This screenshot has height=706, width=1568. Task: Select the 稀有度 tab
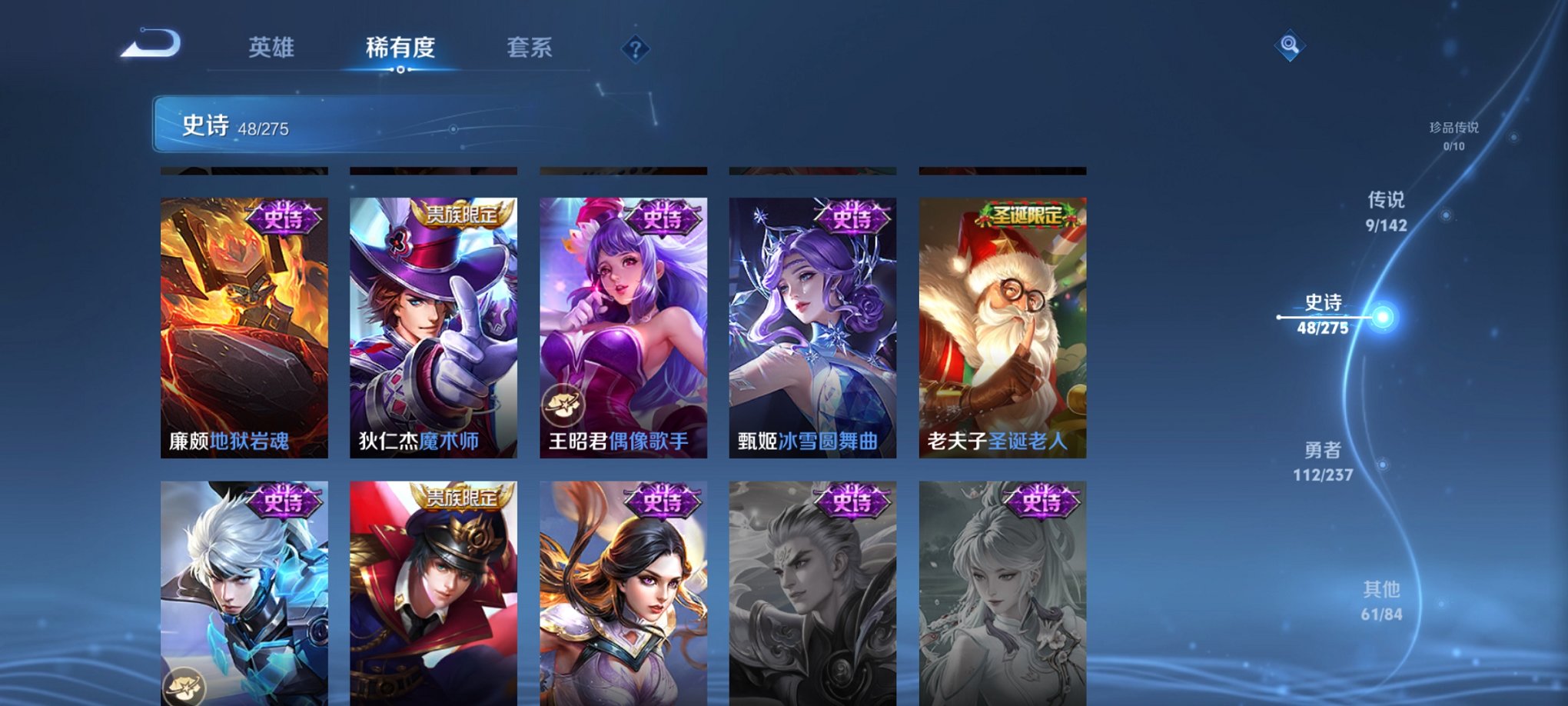pyautogui.click(x=400, y=46)
